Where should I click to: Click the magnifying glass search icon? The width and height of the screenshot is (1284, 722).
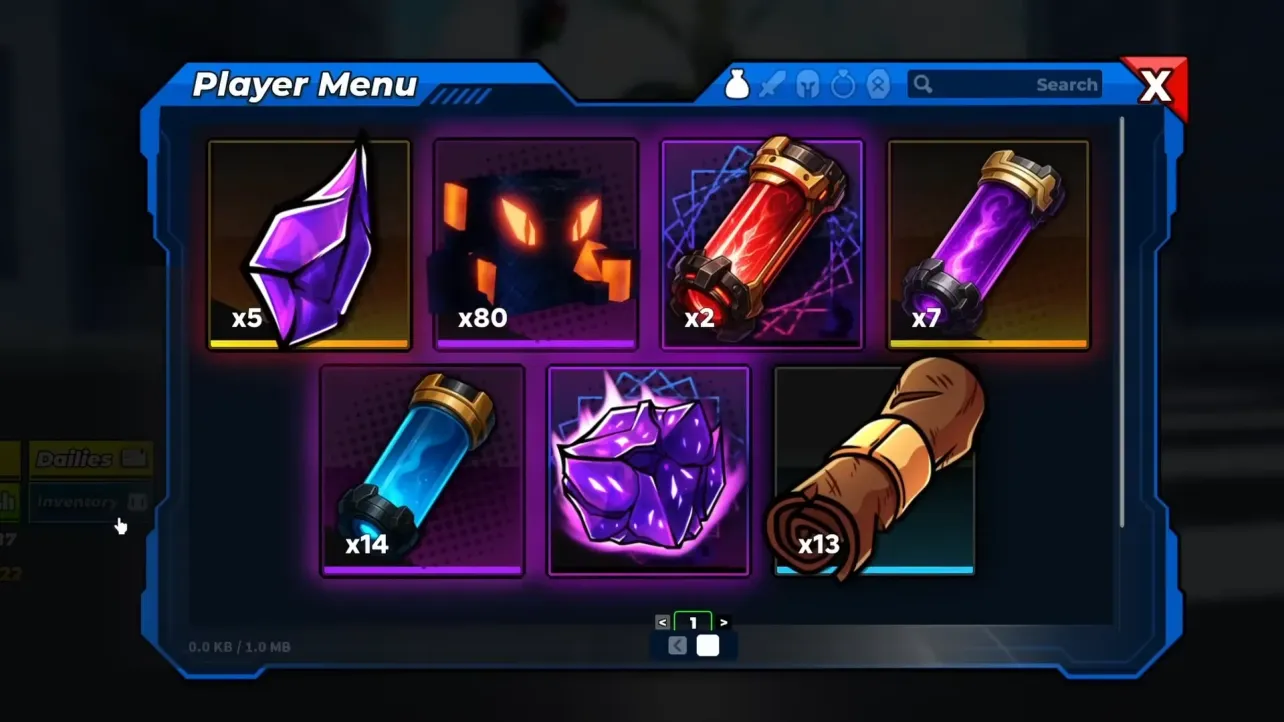[922, 85]
